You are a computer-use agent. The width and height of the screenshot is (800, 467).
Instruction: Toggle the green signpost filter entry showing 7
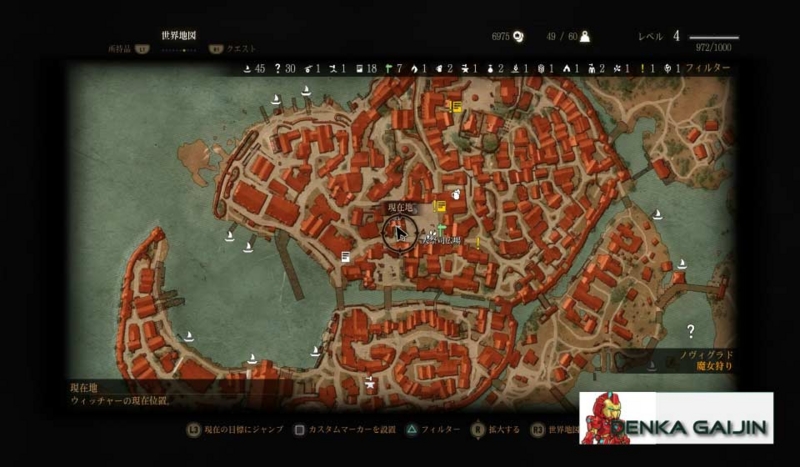tap(392, 68)
